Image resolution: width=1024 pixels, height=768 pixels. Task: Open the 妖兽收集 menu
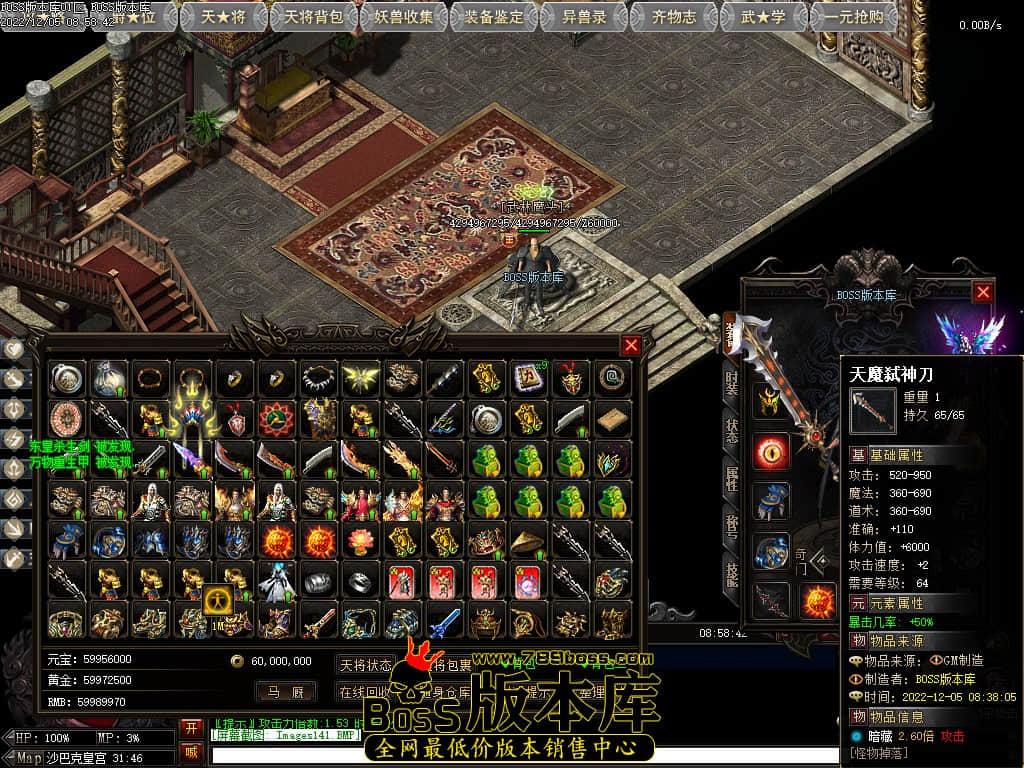(405, 17)
